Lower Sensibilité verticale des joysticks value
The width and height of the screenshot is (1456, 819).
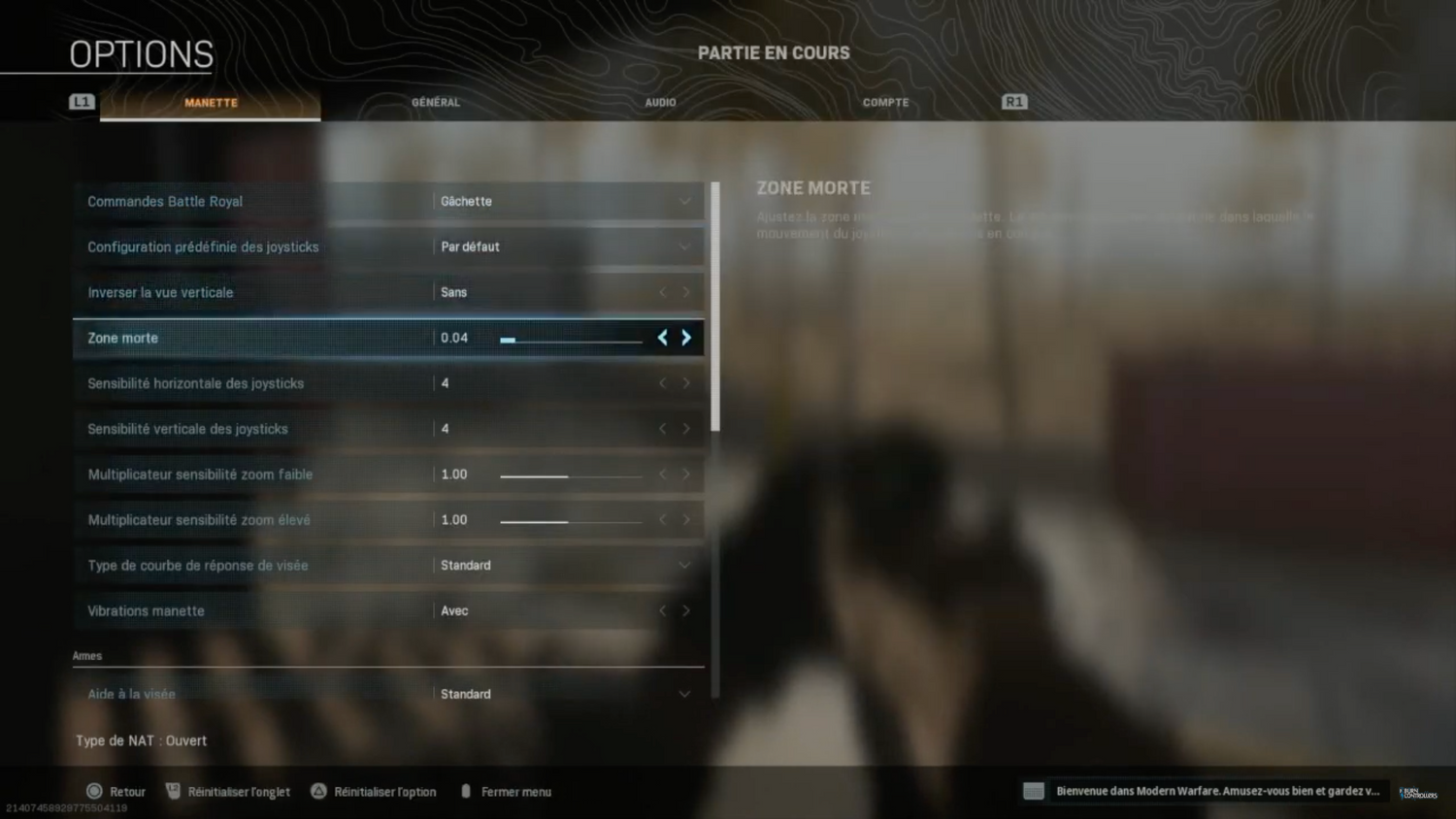(663, 429)
